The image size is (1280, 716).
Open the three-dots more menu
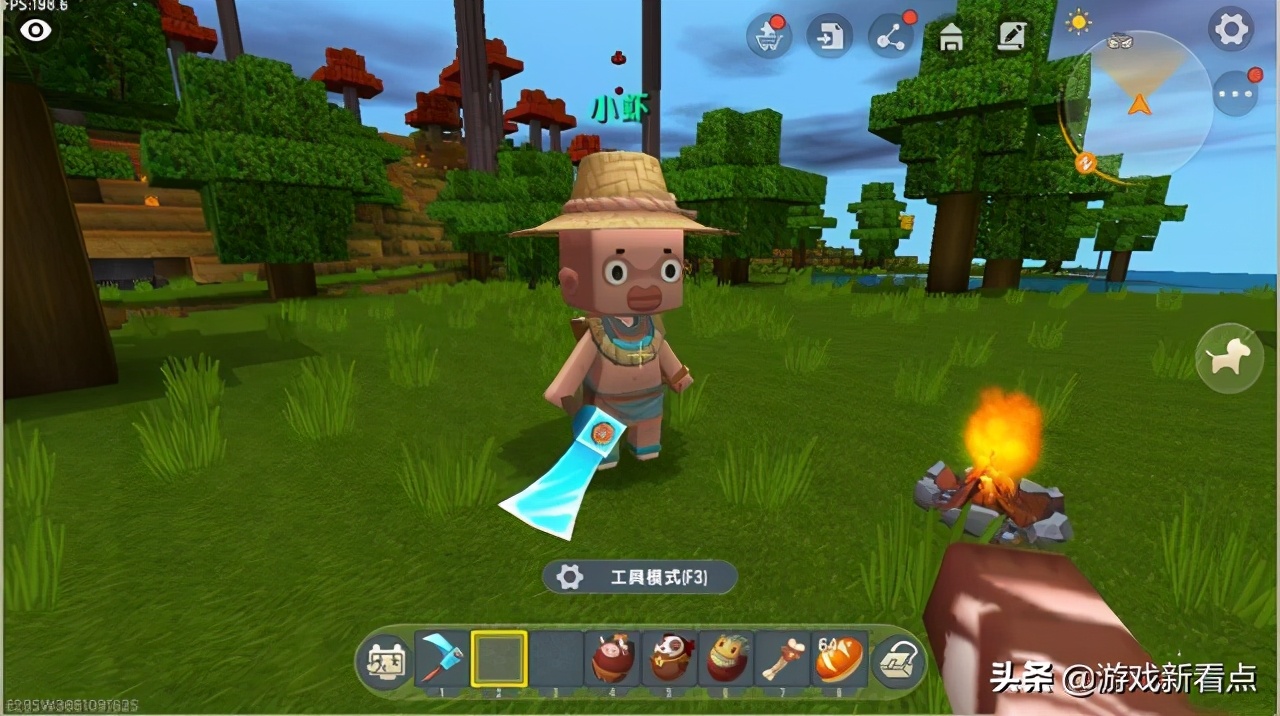tap(1236, 94)
